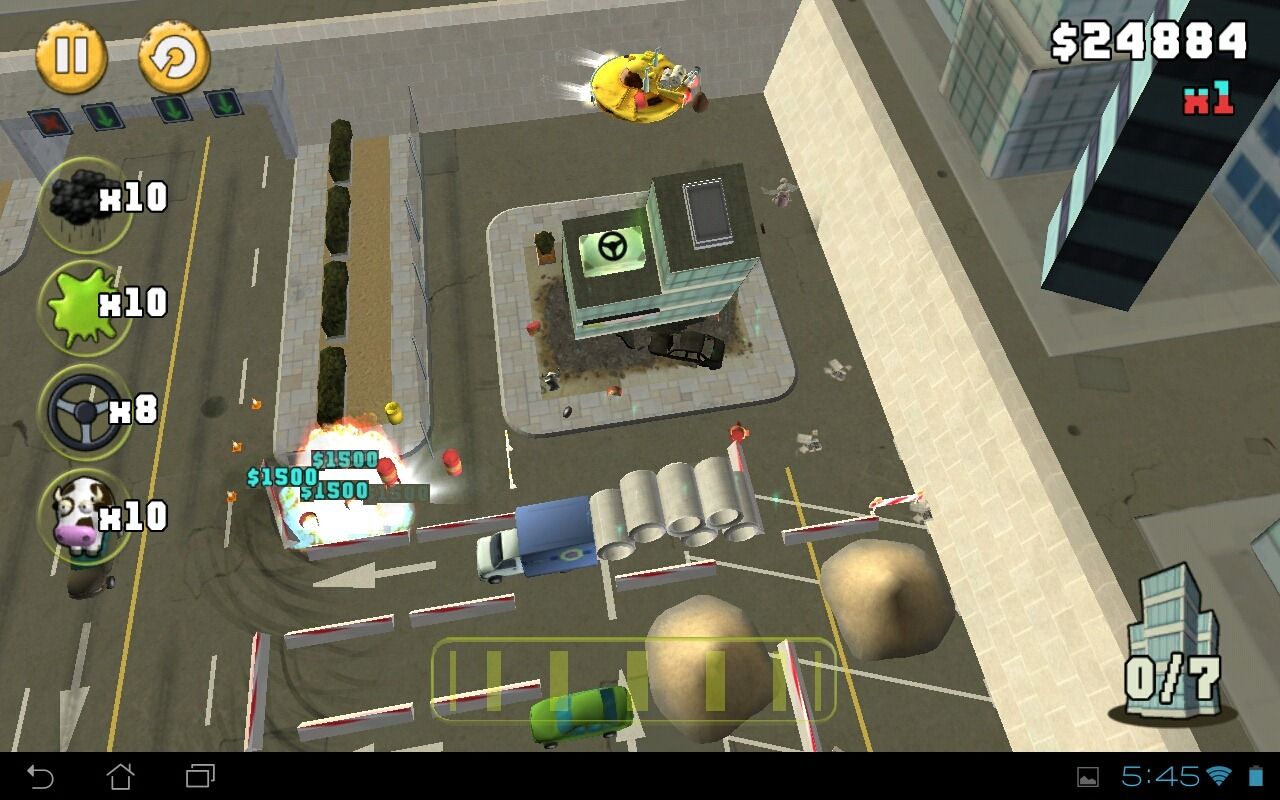Tap the 5:45 clock in the status bar
The width and height of the screenshot is (1280, 800).
click(1160, 778)
